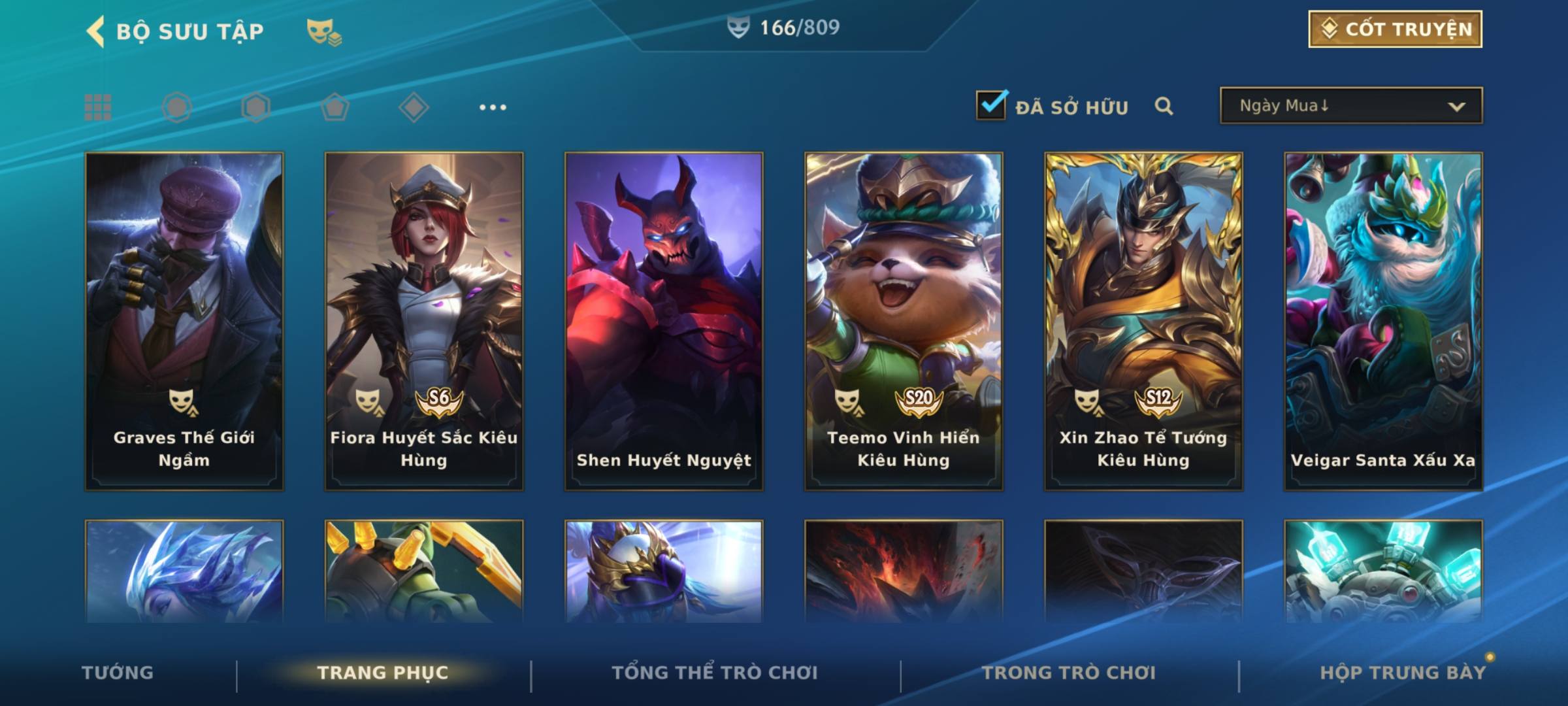The image size is (1568, 706).
Task: Open the skin search magnifier
Action: 1164,106
